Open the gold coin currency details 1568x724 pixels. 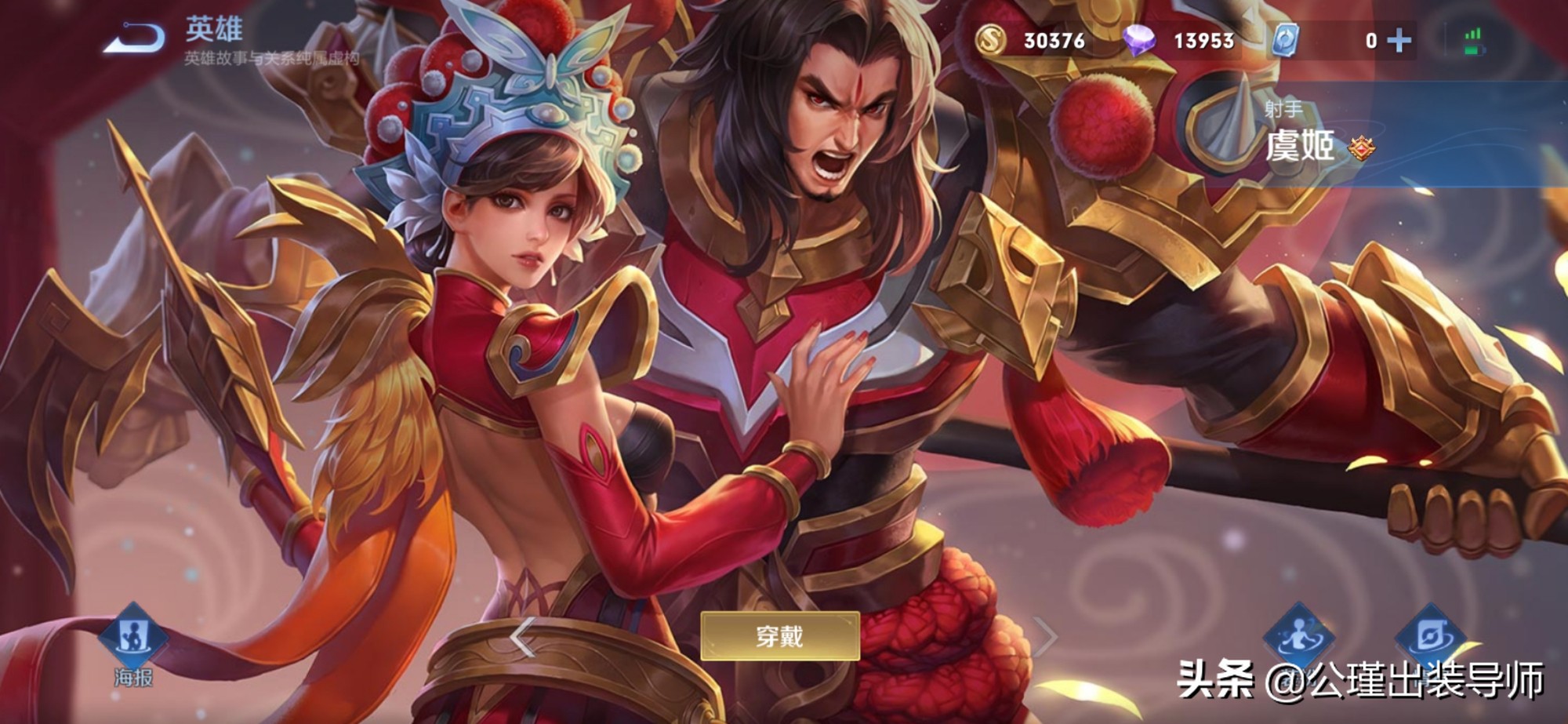(990, 38)
